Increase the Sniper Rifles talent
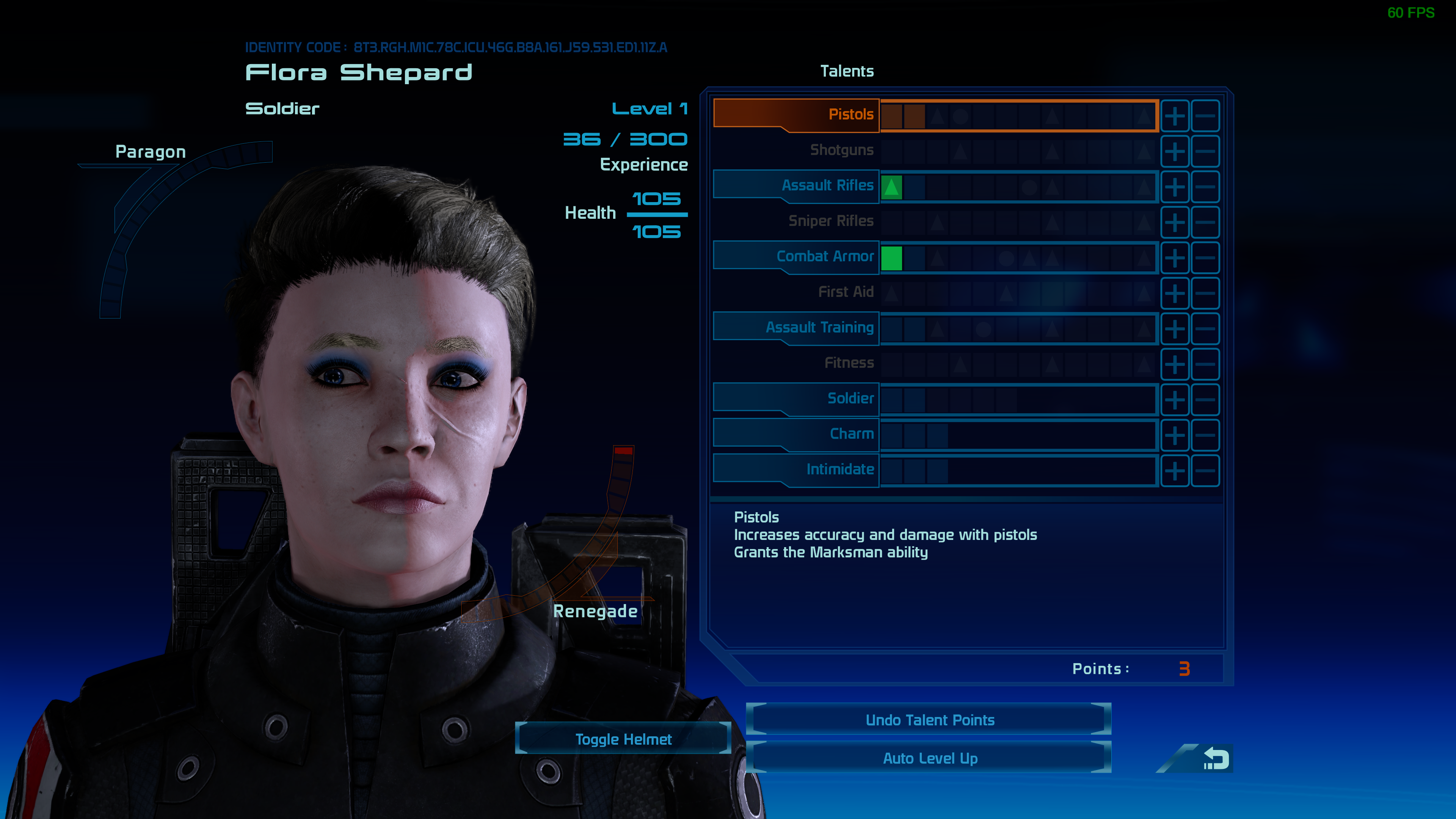The height and width of the screenshot is (819, 1456). coord(1175,223)
